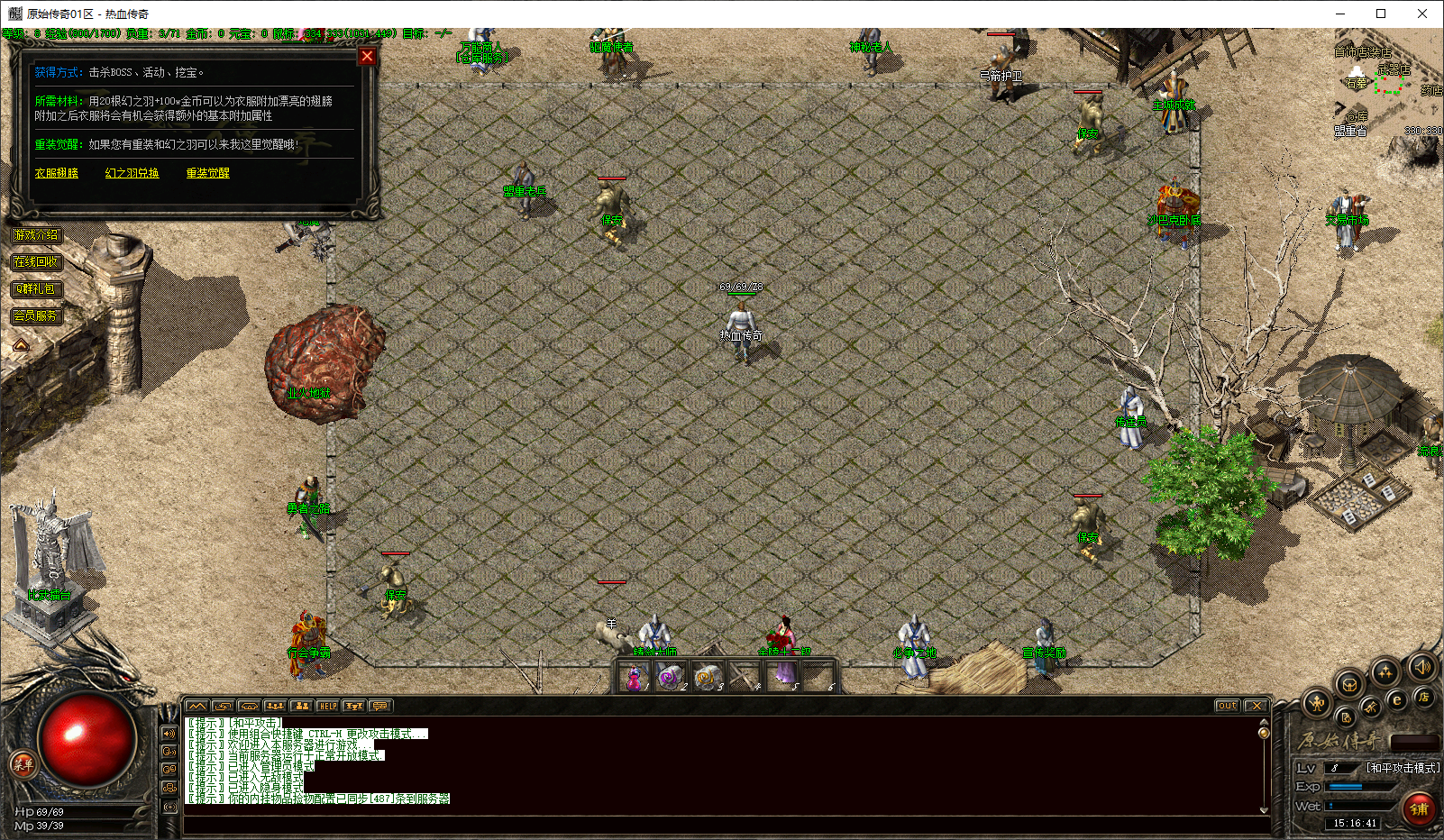Click the HELP button above chat
This screenshot has width=1444, height=840.
tap(327, 706)
